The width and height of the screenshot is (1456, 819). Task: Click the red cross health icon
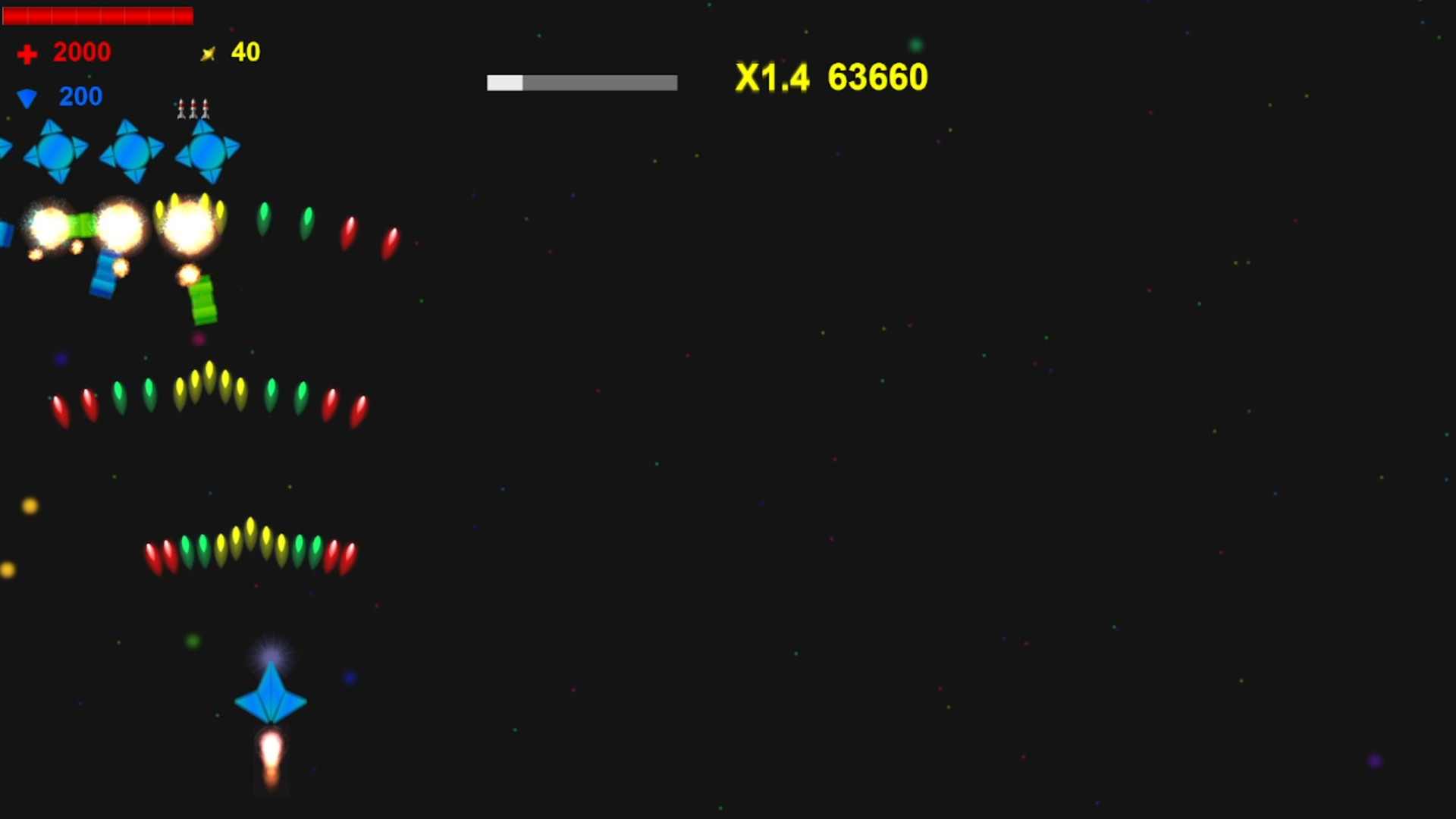pyautogui.click(x=27, y=52)
